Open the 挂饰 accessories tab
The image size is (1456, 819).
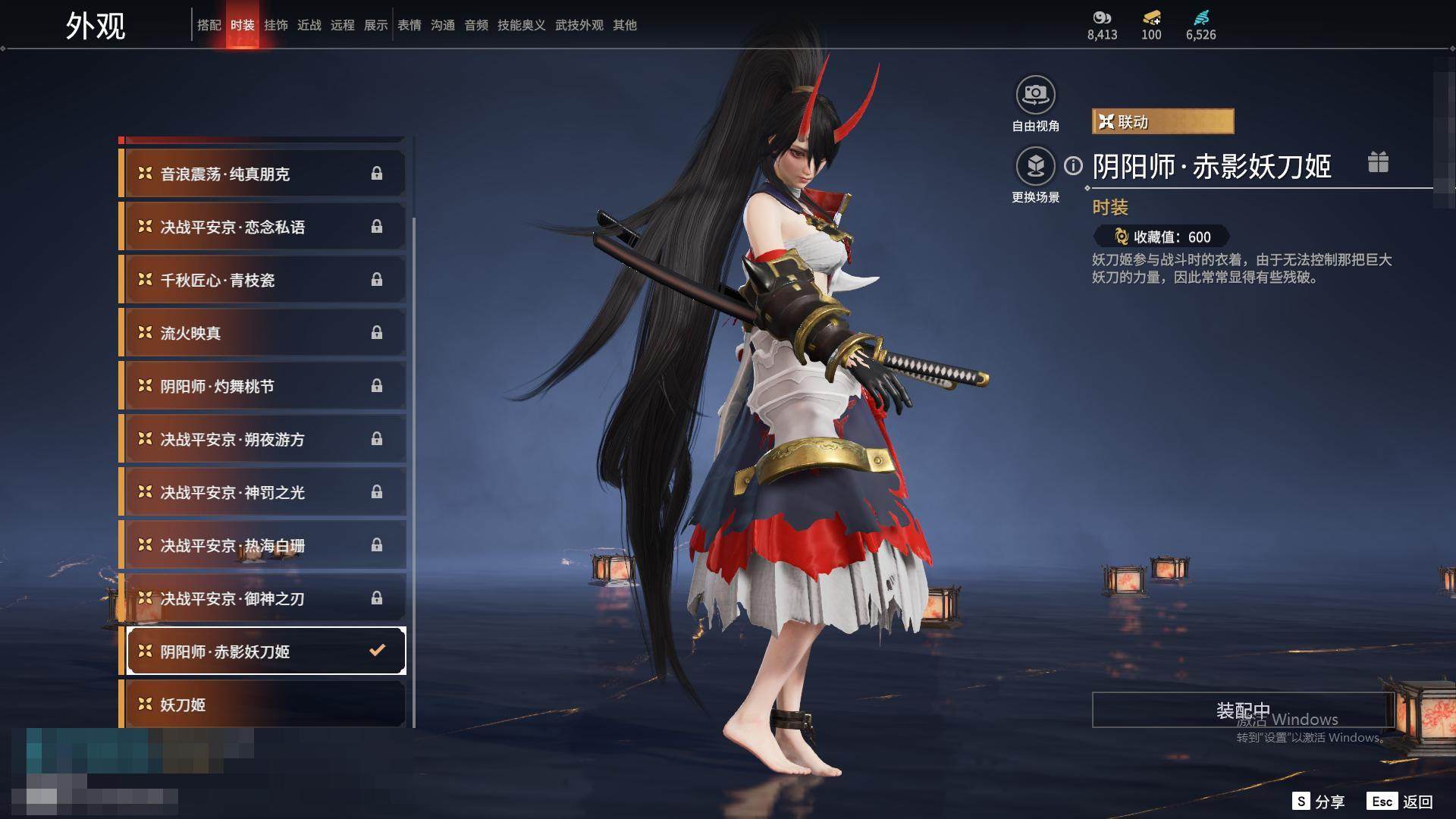pos(275,25)
